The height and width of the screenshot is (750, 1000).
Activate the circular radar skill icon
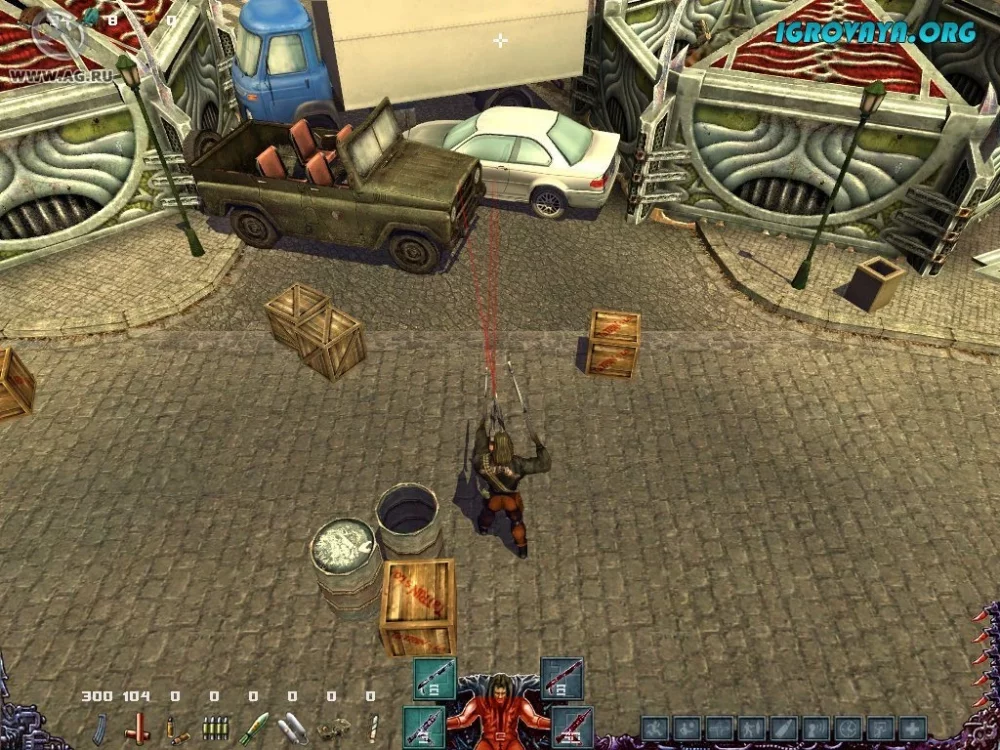pyautogui.click(x=847, y=728)
